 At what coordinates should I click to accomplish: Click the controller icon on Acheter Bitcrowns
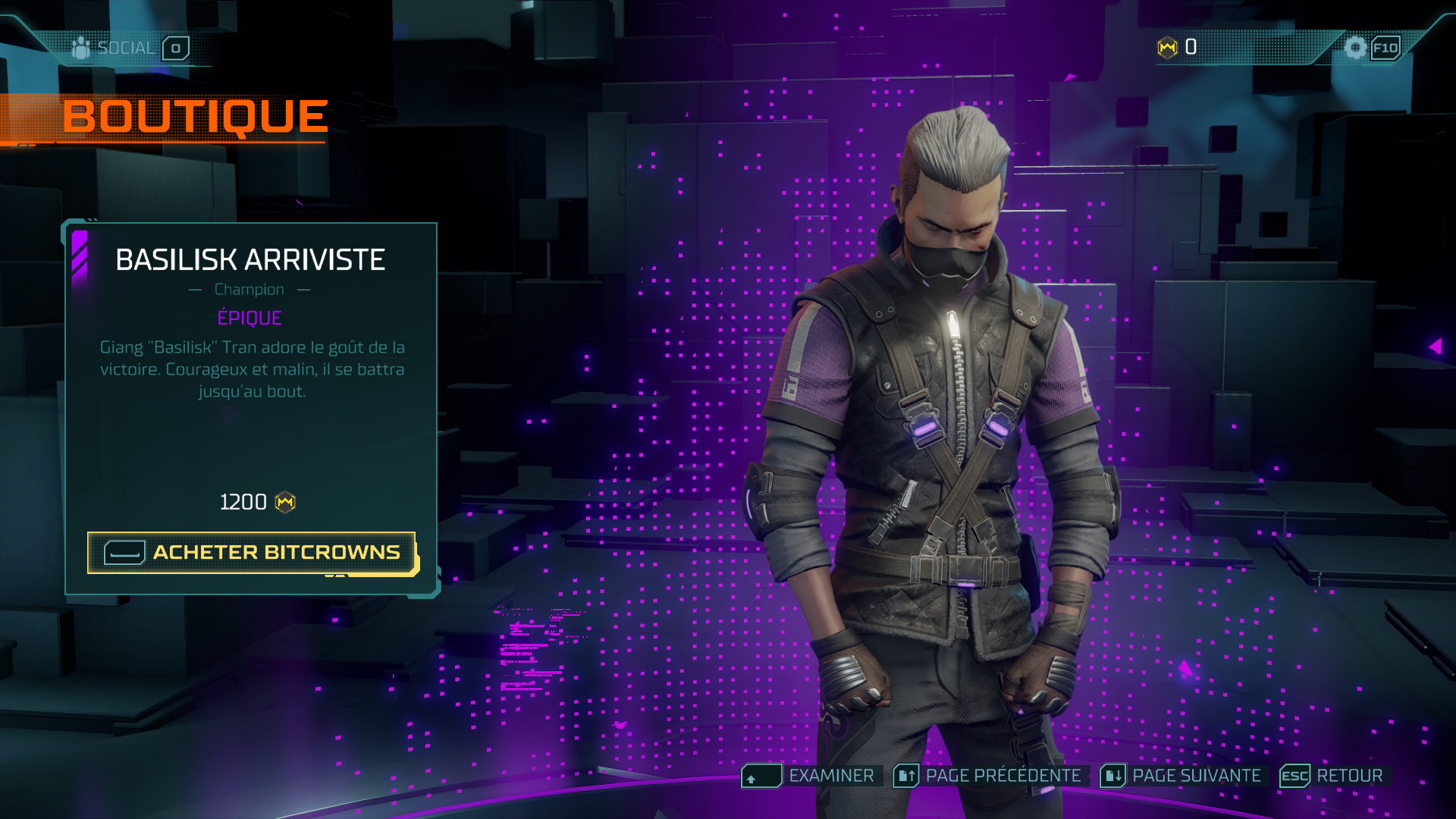pos(125,553)
